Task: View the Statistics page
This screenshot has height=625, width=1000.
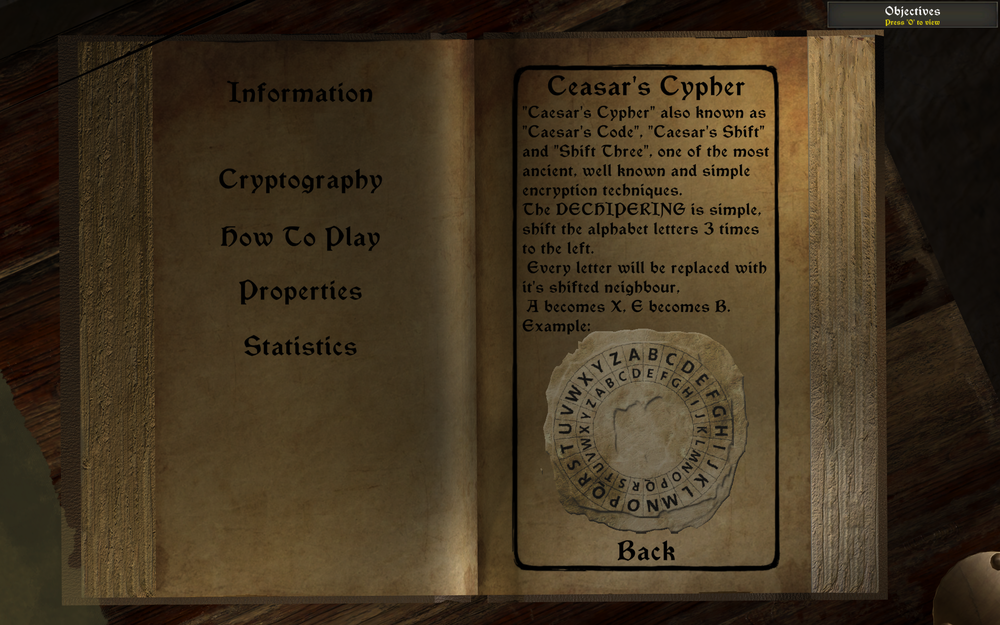Action: coord(300,347)
